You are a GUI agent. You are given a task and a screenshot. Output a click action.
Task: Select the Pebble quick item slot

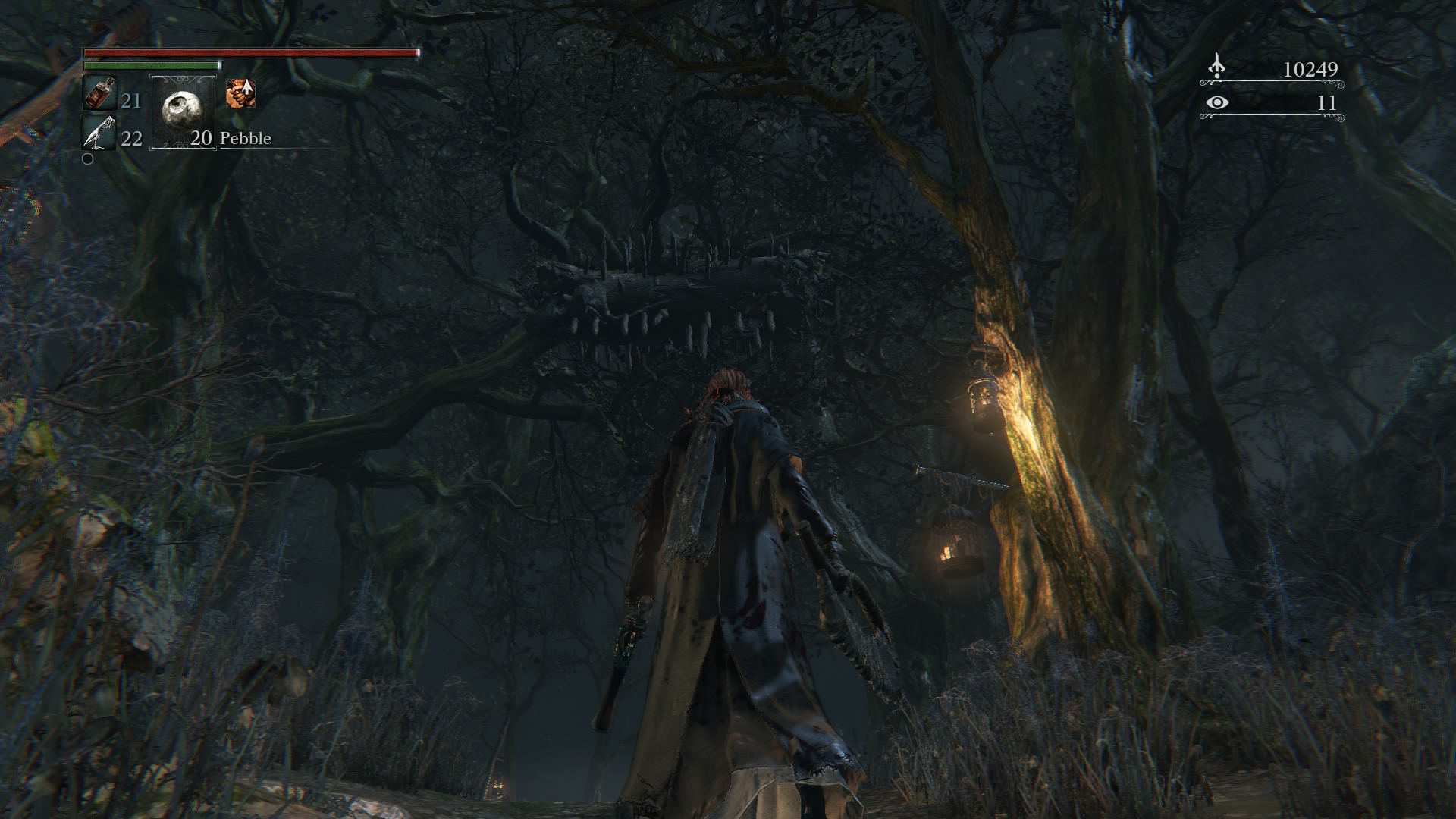pyautogui.click(x=184, y=111)
